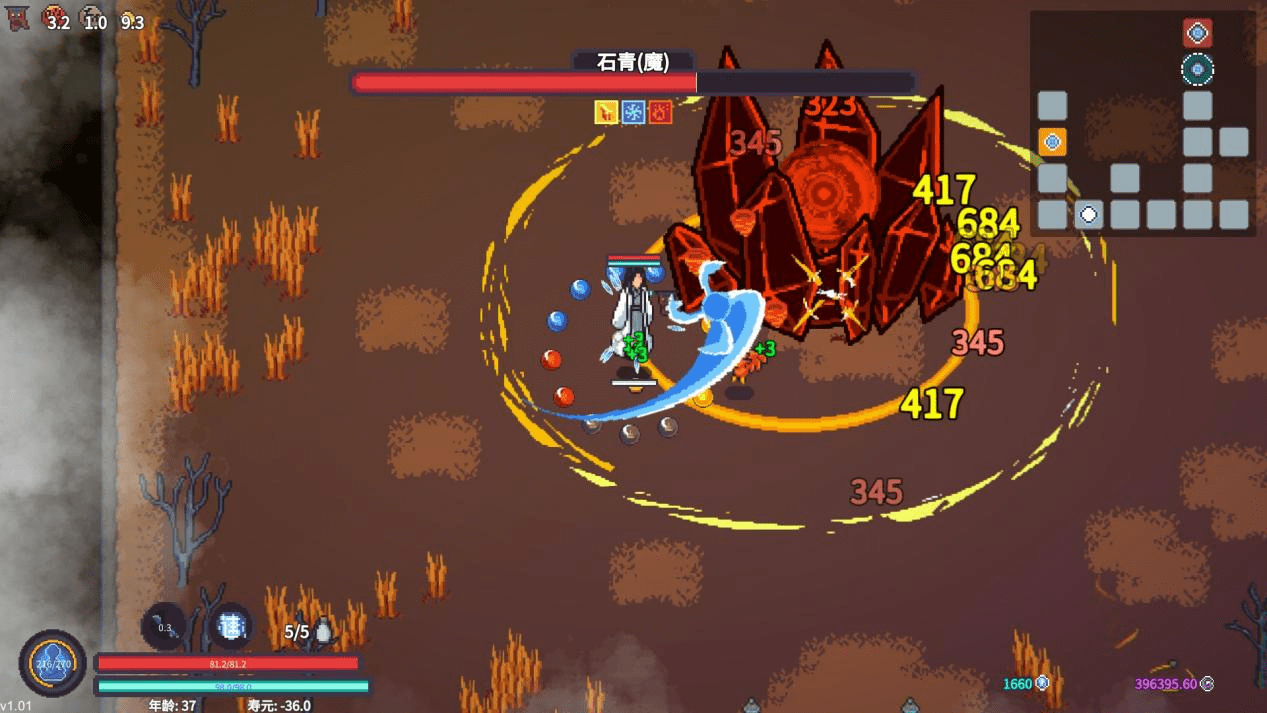
Task: Click the blue meditating figure cultivation orb
Action: click(x=52, y=663)
